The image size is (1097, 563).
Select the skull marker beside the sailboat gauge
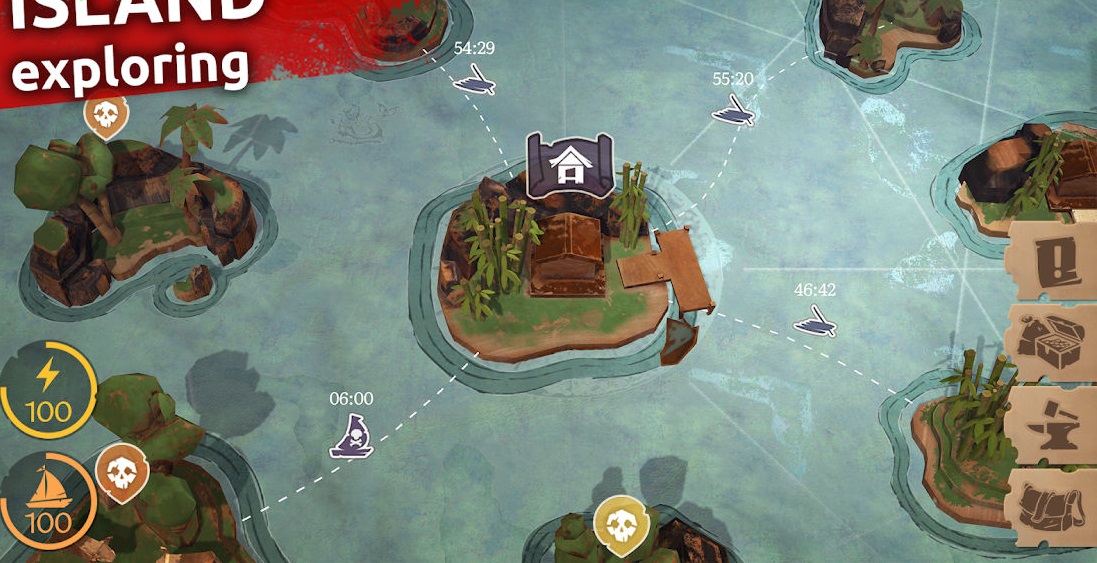[122, 472]
